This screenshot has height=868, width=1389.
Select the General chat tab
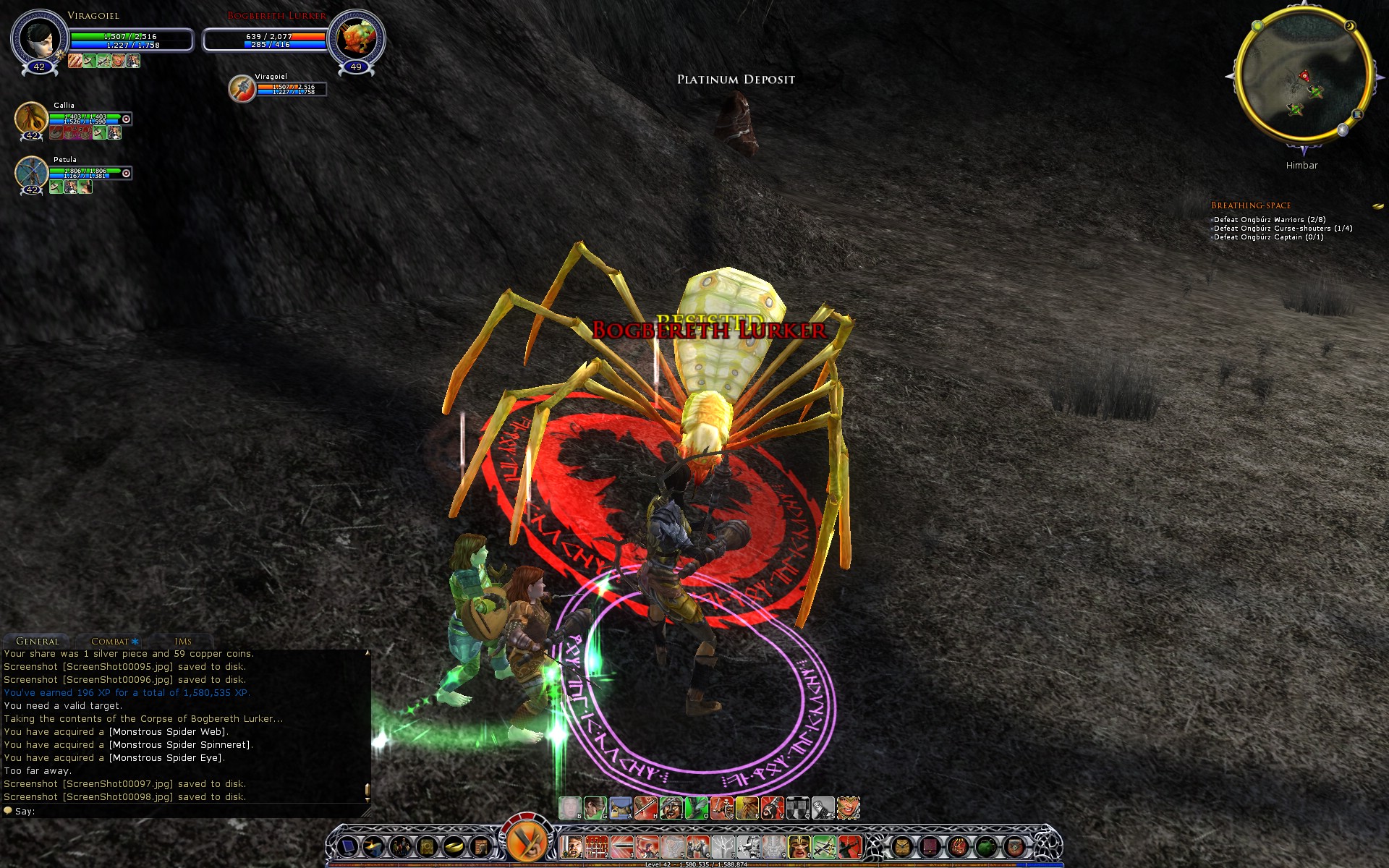click(x=38, y=642)
